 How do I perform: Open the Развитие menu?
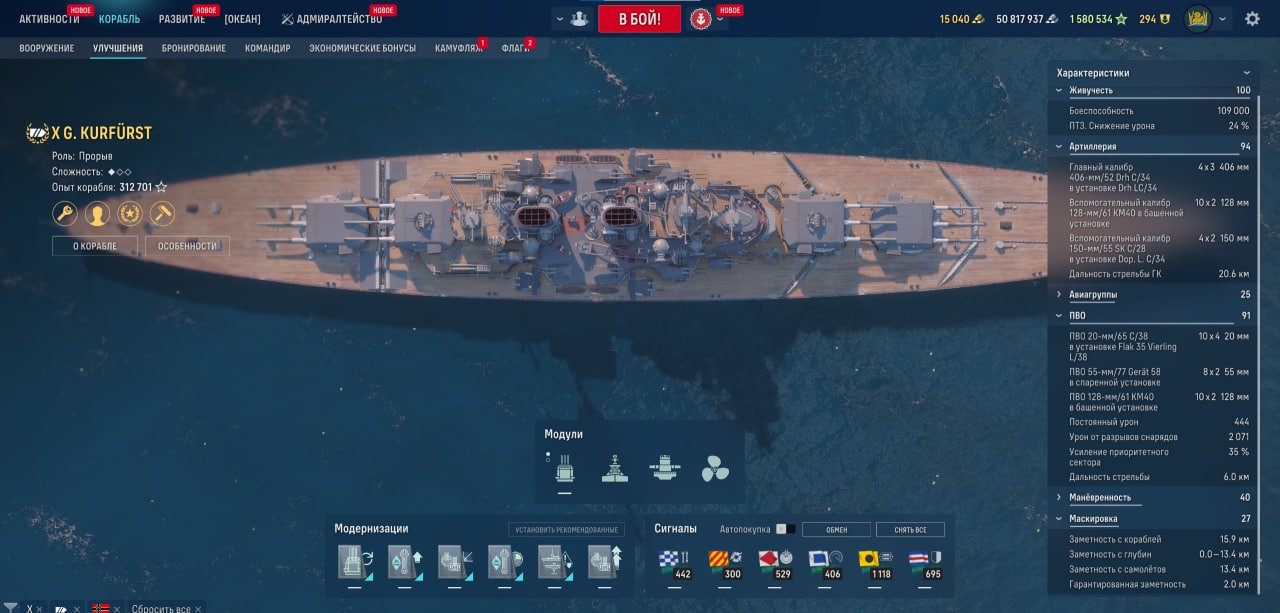[x=182, y=19]
